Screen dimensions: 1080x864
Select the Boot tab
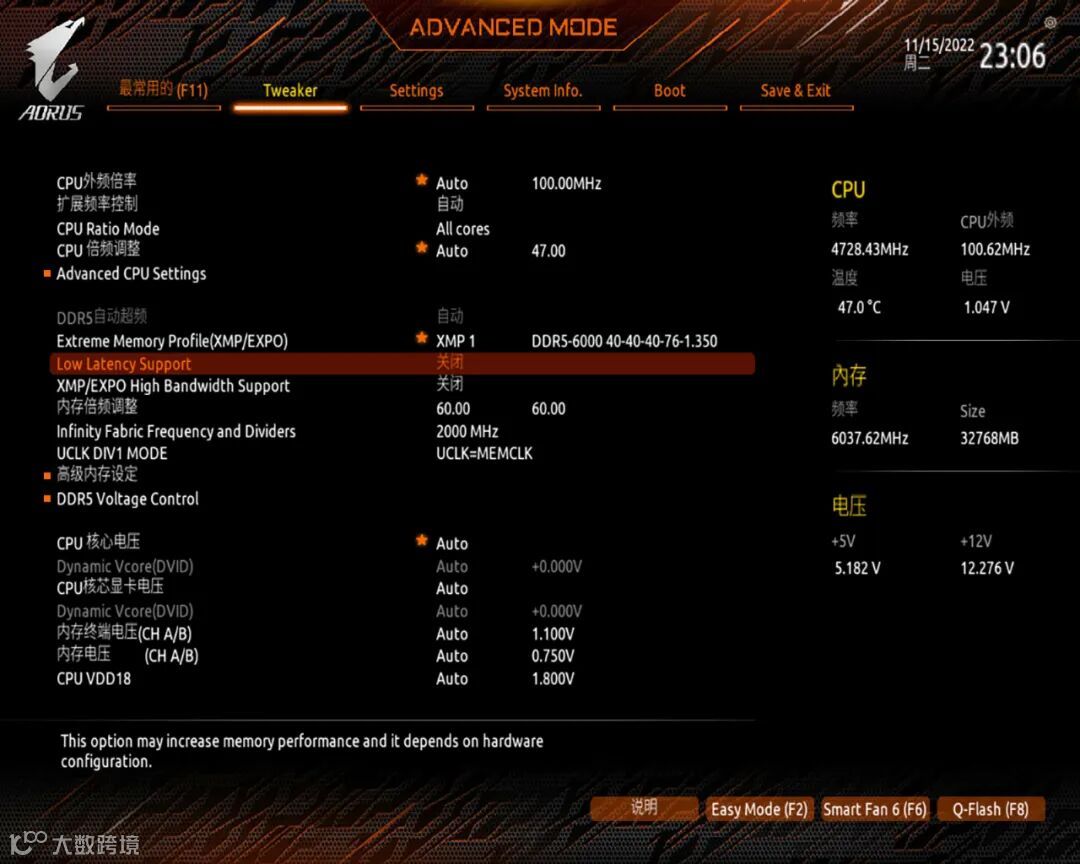(x=669, y=90)
